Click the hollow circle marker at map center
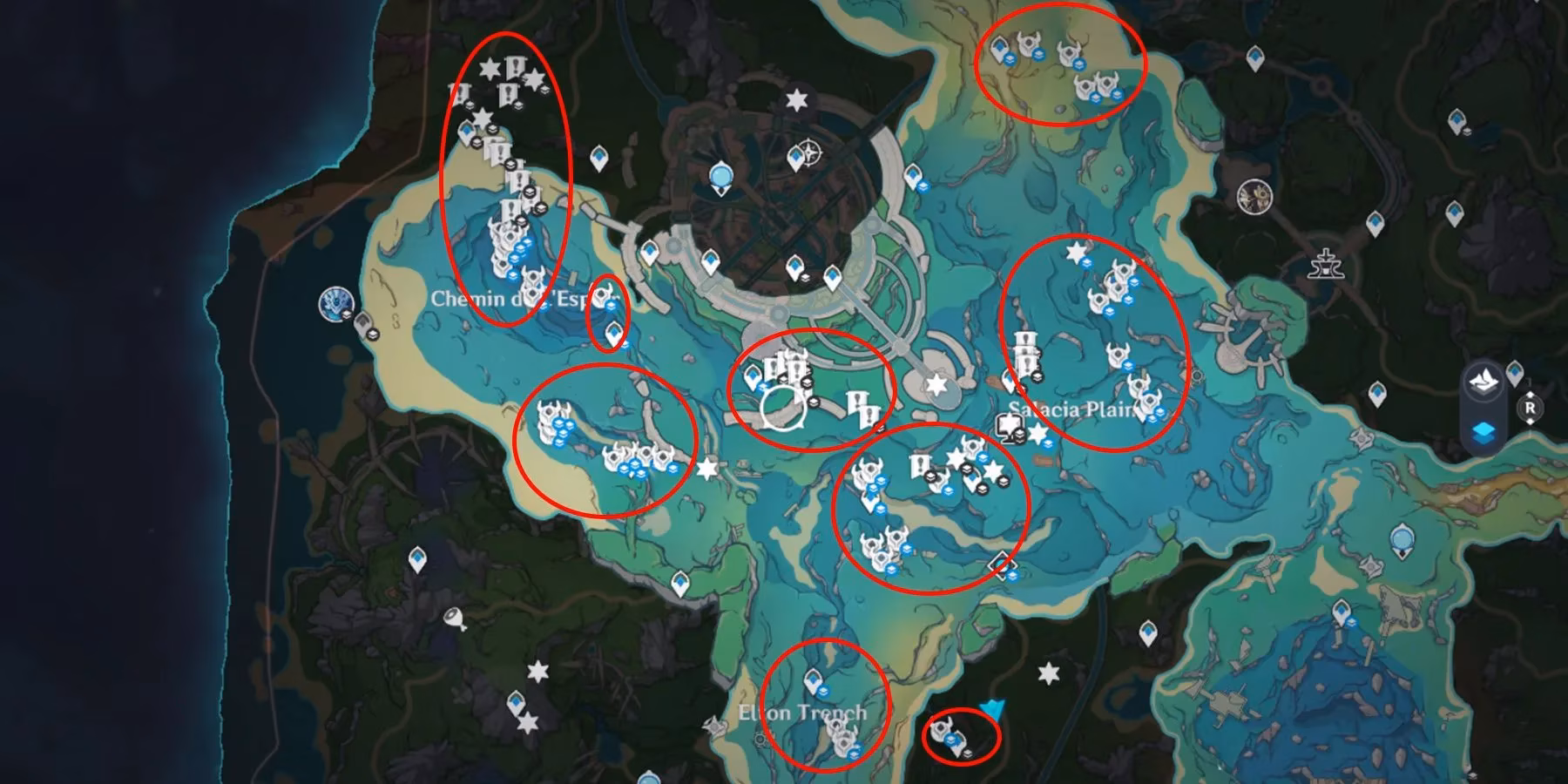The width and height of the screenshot is (1568, 784). (x=782, y=408)
